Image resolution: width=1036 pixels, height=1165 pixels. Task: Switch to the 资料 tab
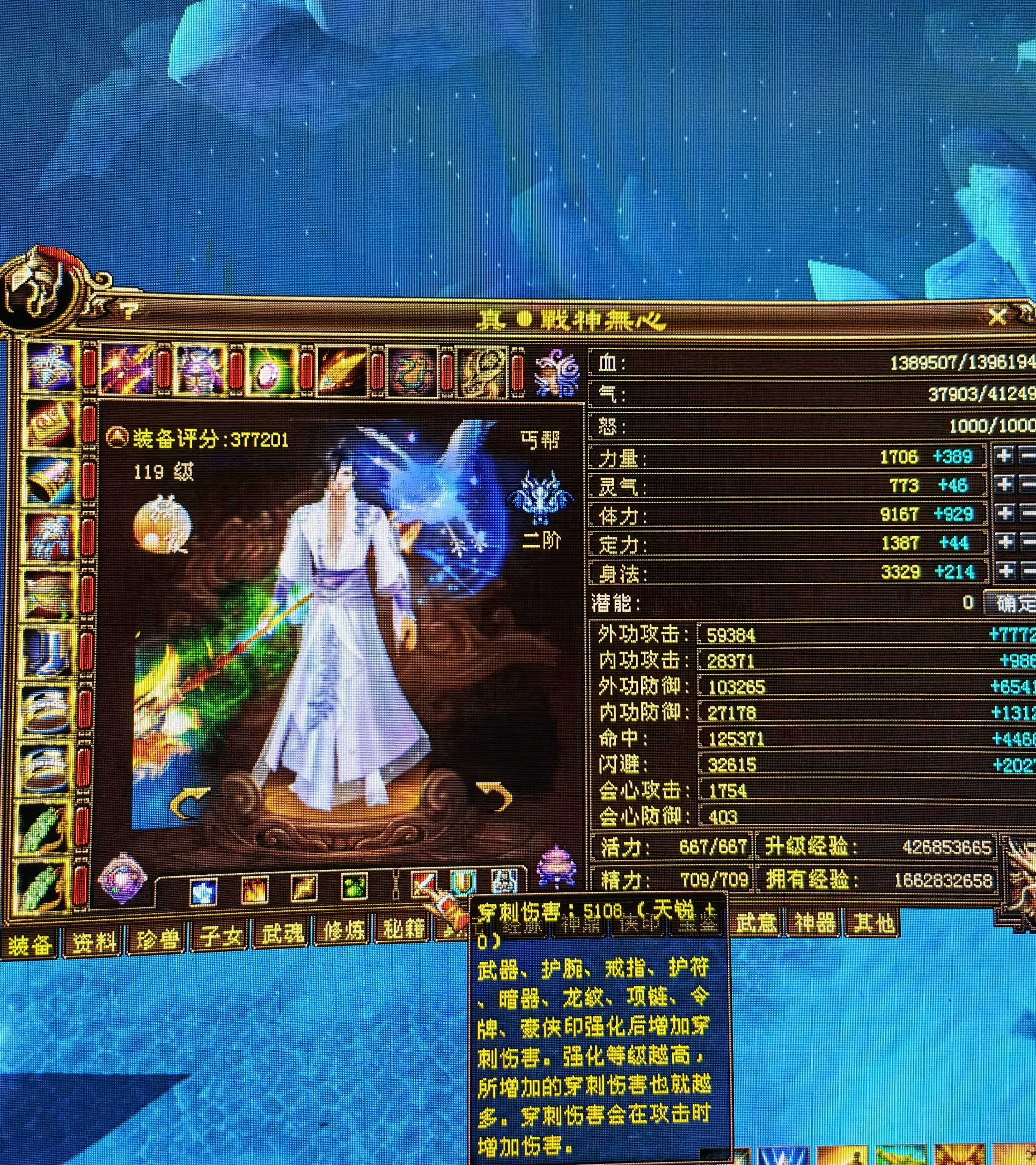pos(92,943)
